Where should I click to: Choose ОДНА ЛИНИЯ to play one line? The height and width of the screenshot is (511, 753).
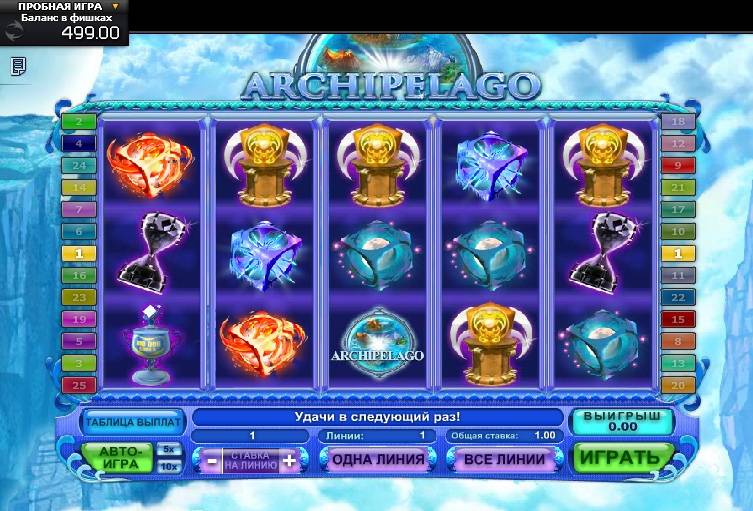point(378,459)
